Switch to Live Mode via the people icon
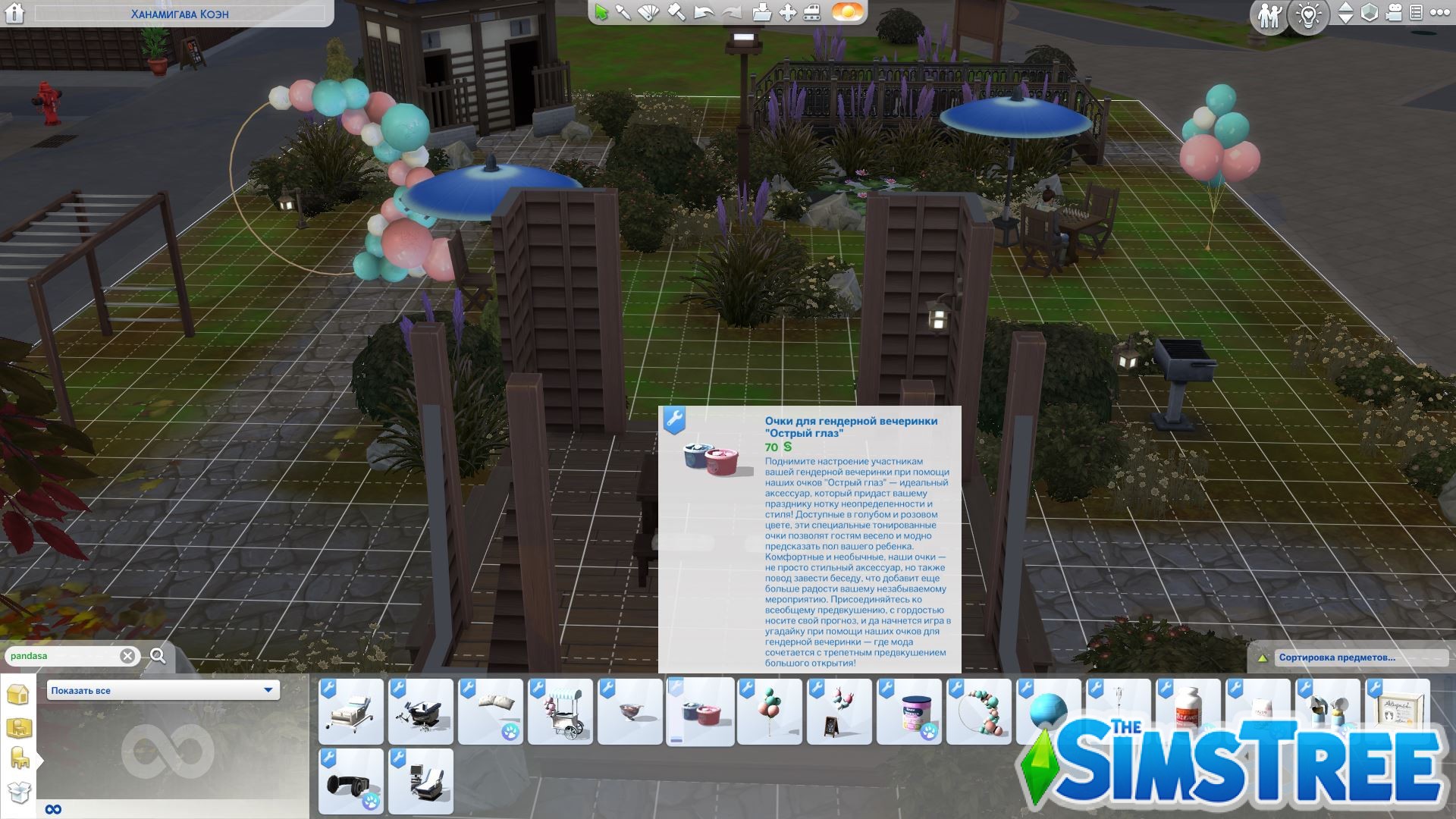The image size is (1456, 819). [x=1270, y=14]
